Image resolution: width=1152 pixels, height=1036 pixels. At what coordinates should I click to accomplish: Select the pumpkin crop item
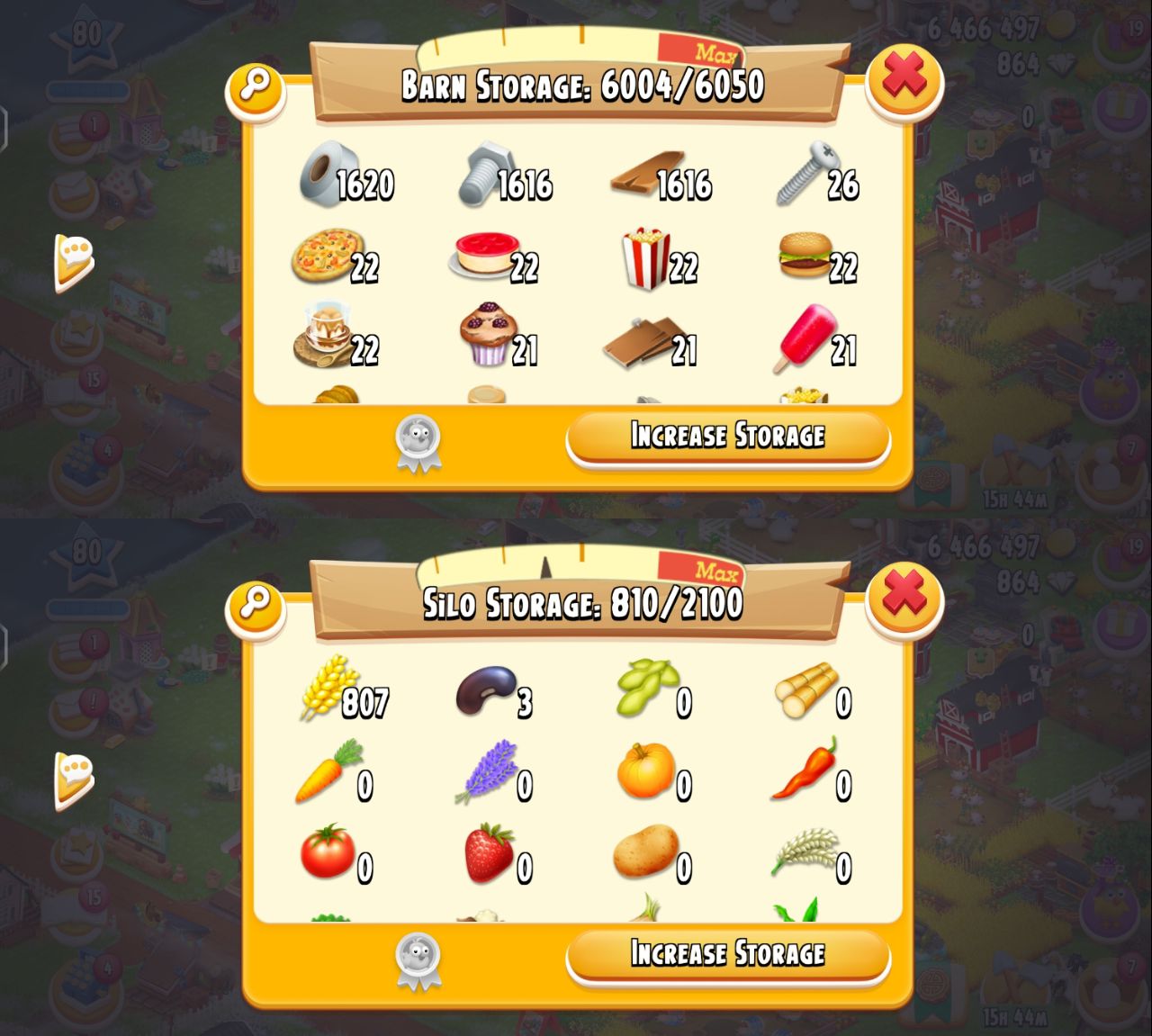click(644, 771)
